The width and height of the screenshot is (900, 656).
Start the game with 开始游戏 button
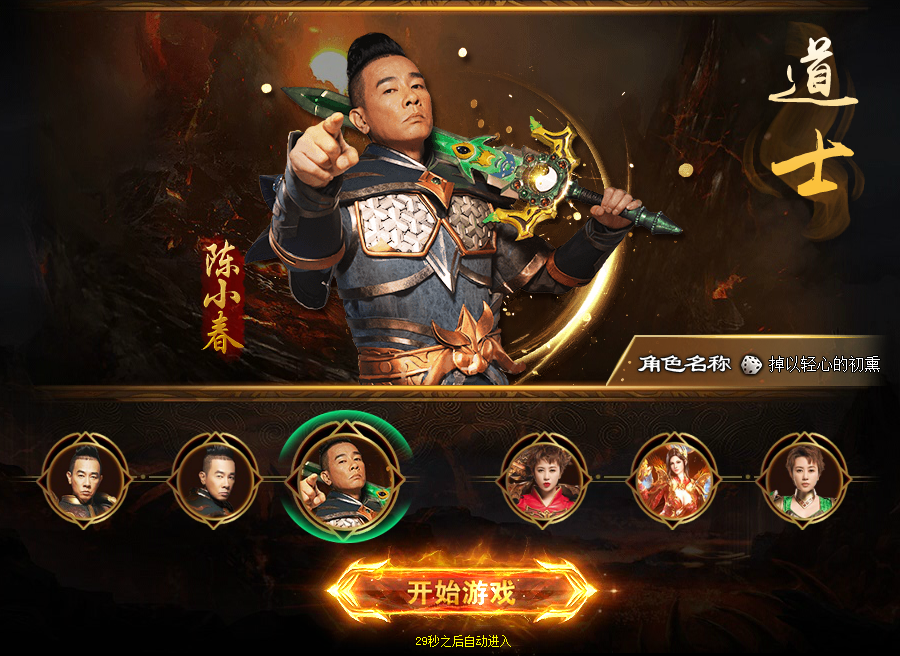click(461, 592)
